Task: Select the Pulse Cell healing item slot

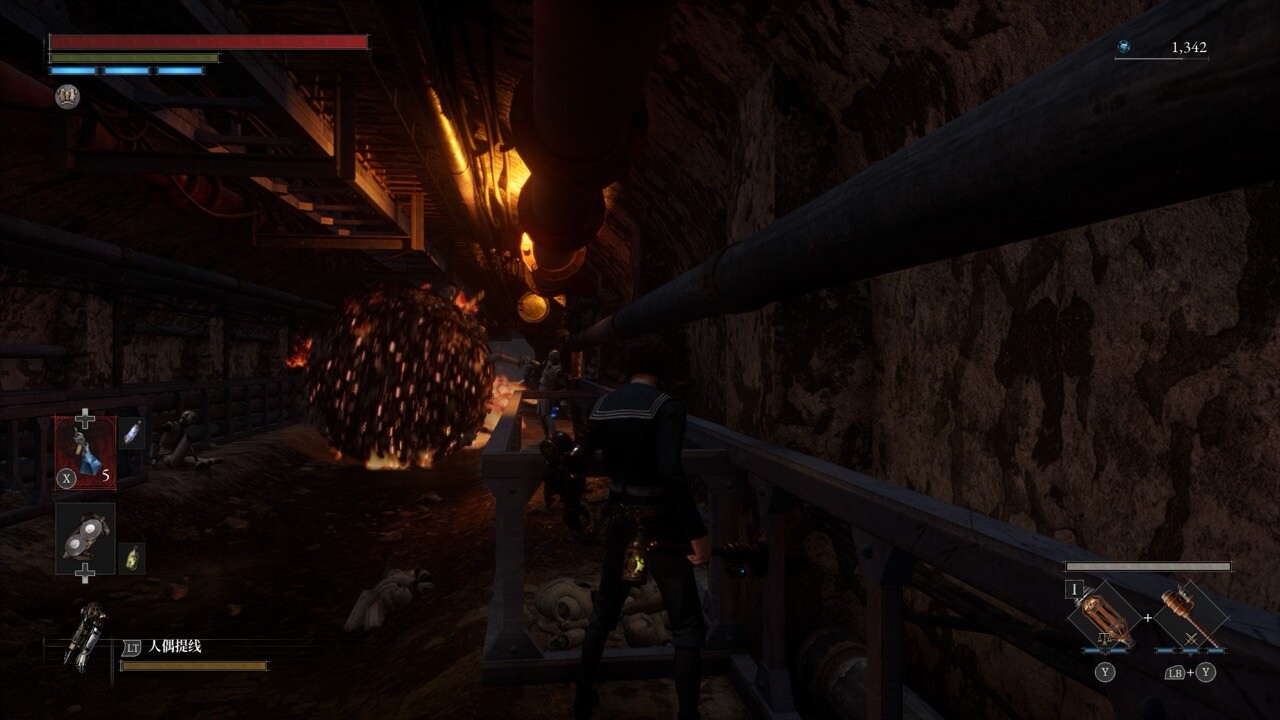Action: pos(85,452)
